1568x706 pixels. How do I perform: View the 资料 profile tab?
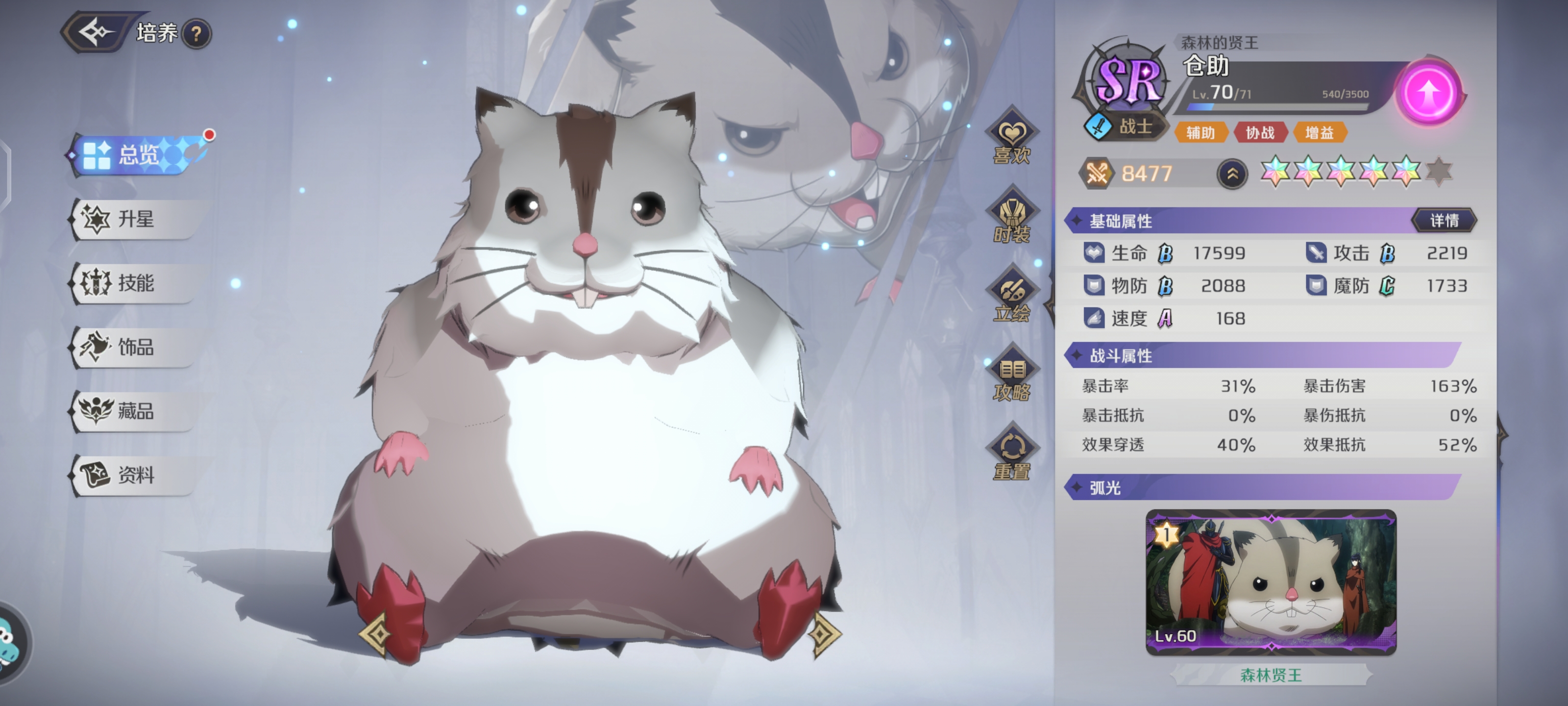pyautogui.click(x=135, y=475)
